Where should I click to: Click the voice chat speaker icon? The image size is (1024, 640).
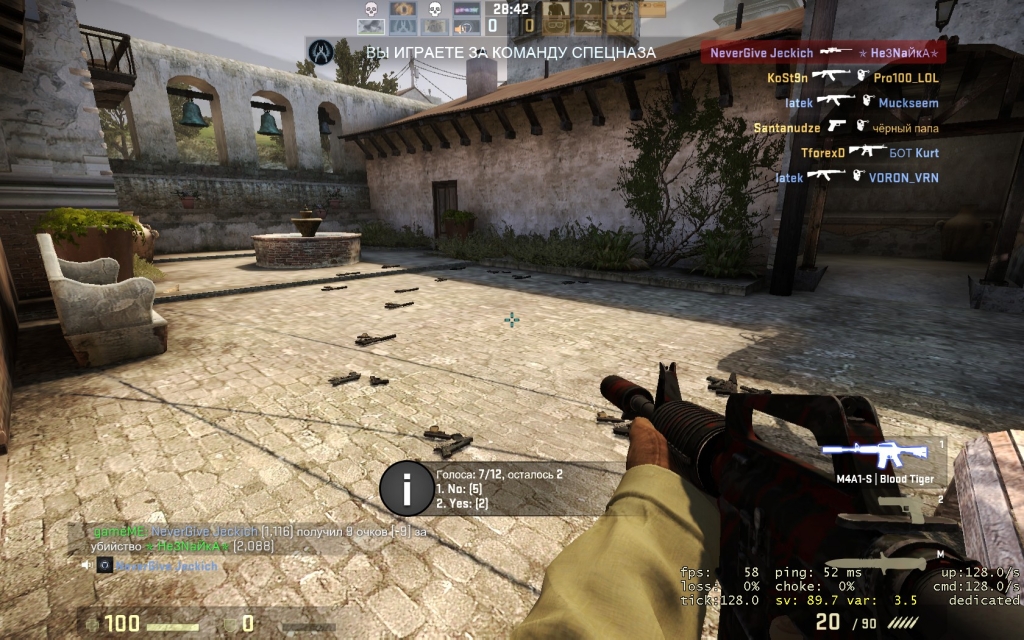87,566
